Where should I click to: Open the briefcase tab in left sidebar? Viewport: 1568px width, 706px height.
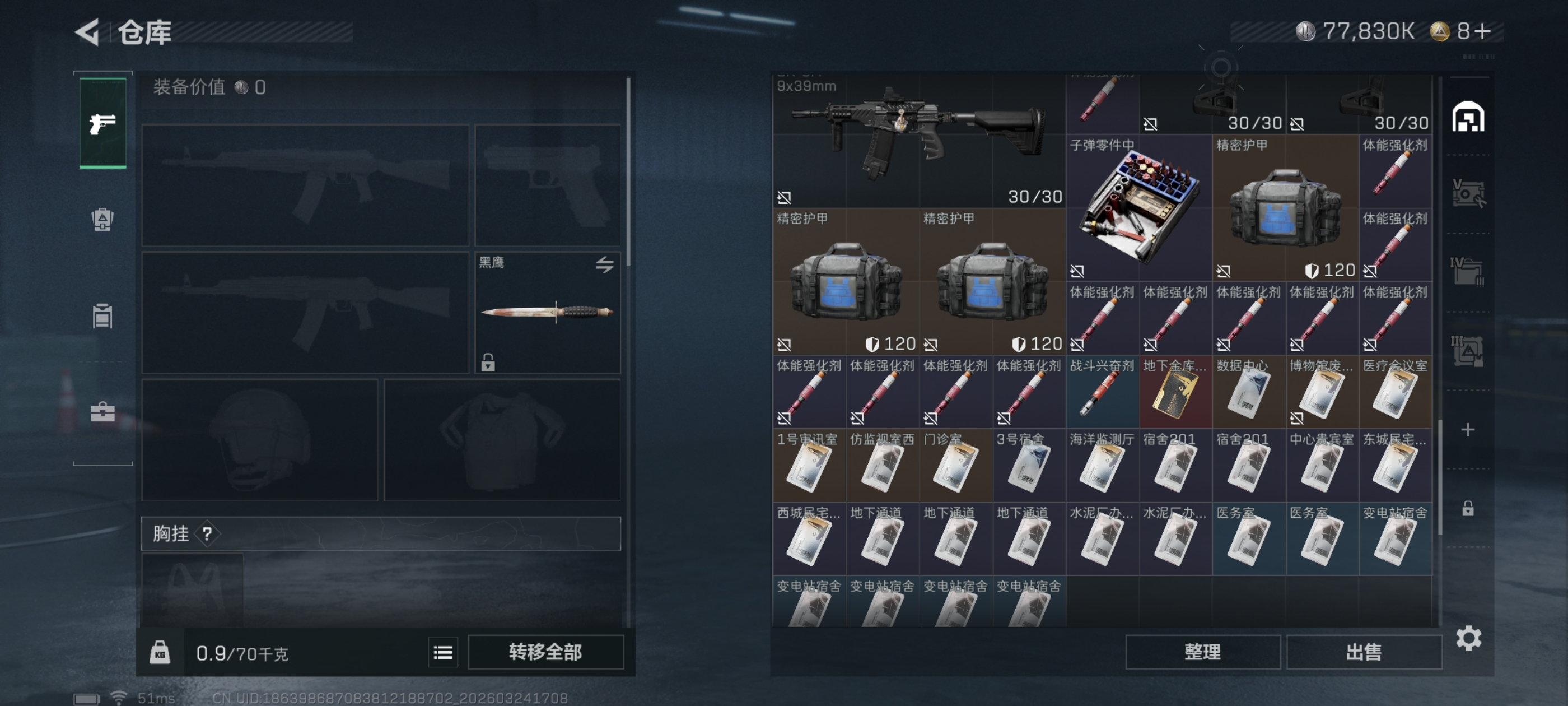pos(102,412)
